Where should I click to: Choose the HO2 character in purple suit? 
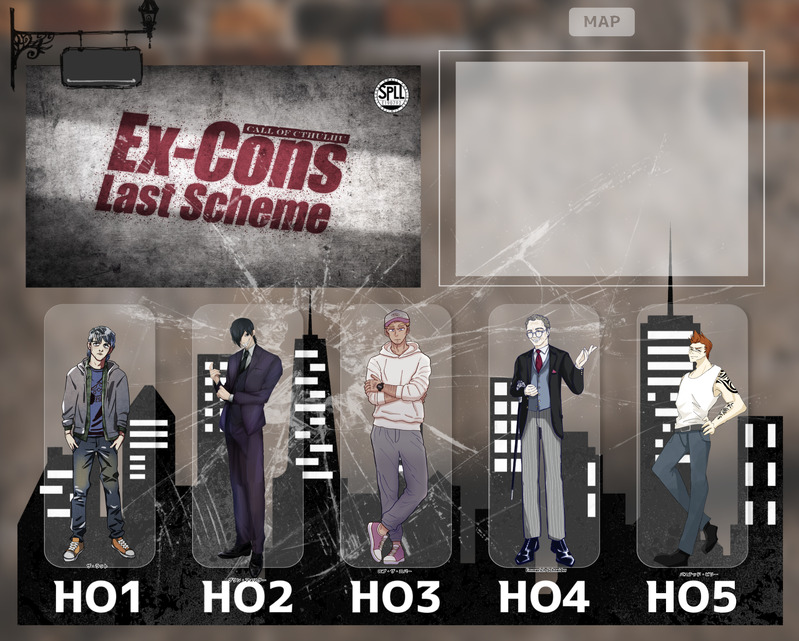(247, 437)
